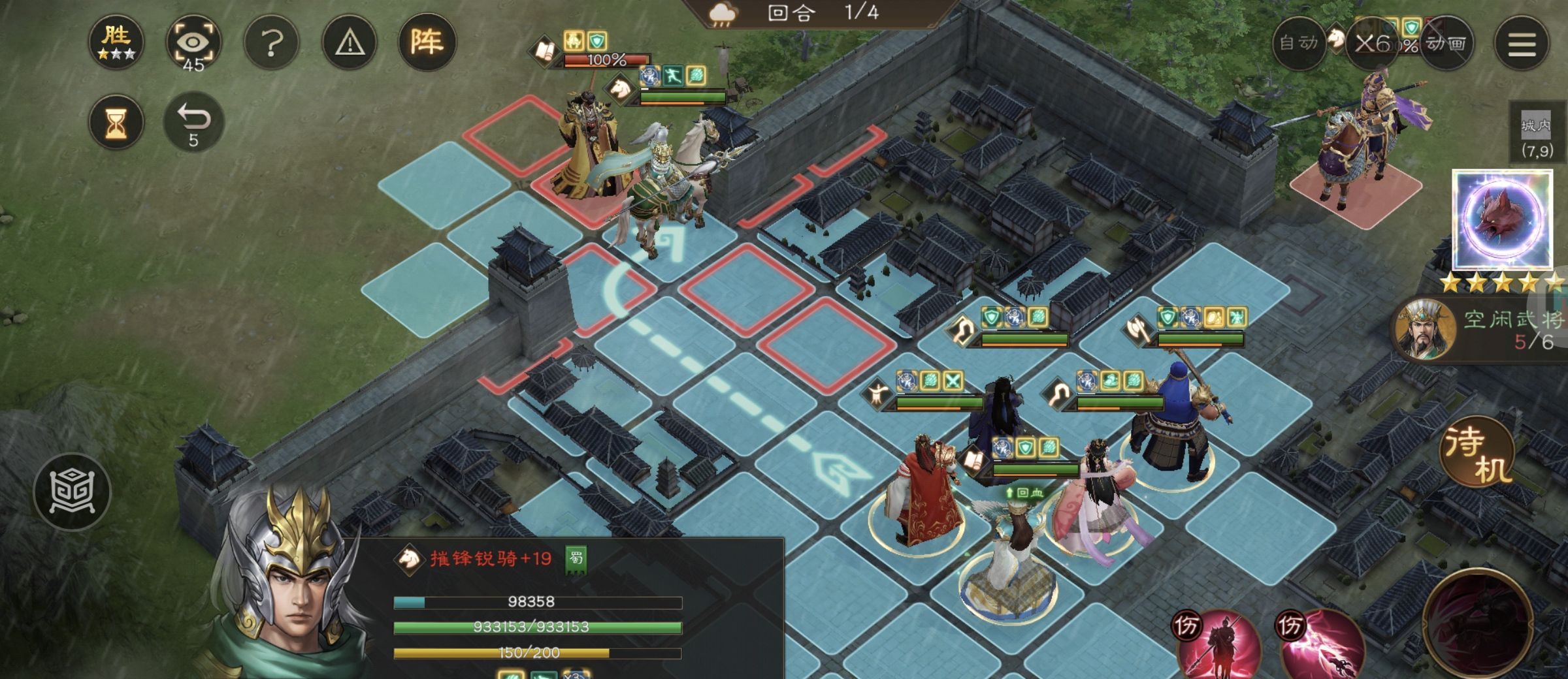
Task: Open the question mark help icon
Action: pyautogui.click(x=272, y=41)
